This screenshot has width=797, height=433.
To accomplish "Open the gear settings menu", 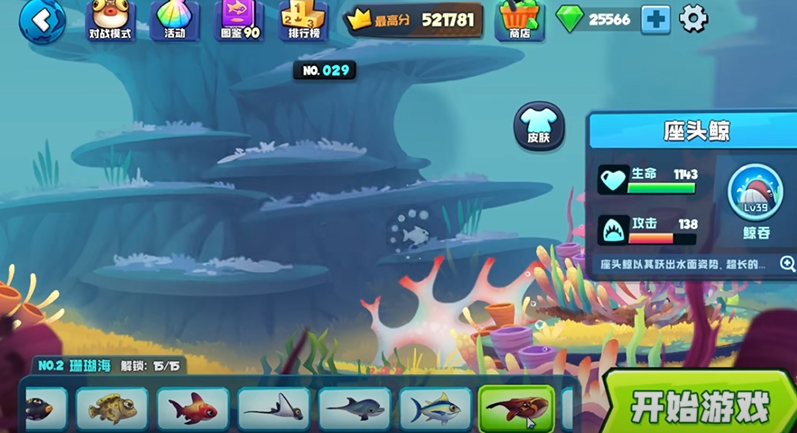I will (693, 18).
